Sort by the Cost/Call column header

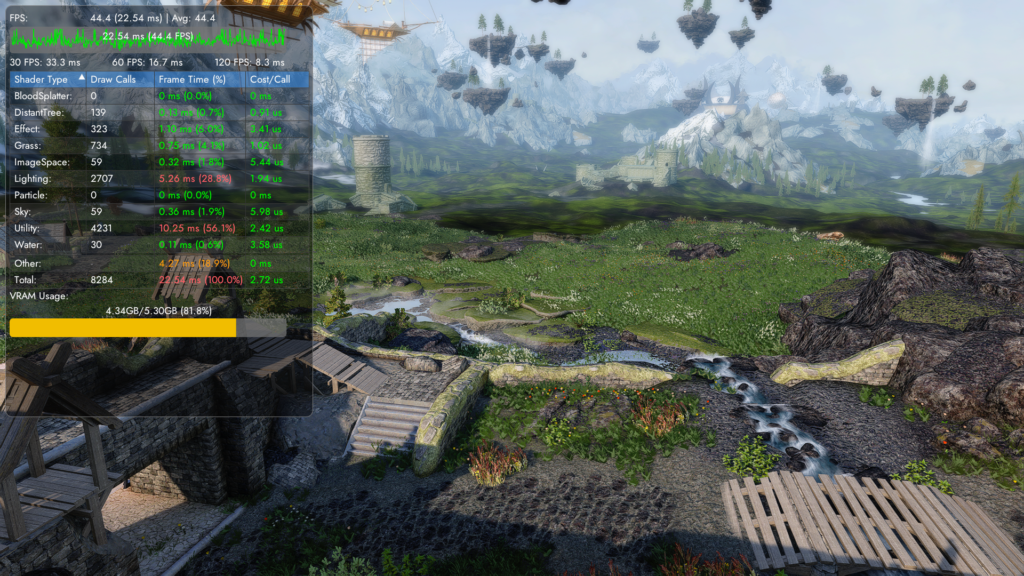tap(269, 78)
